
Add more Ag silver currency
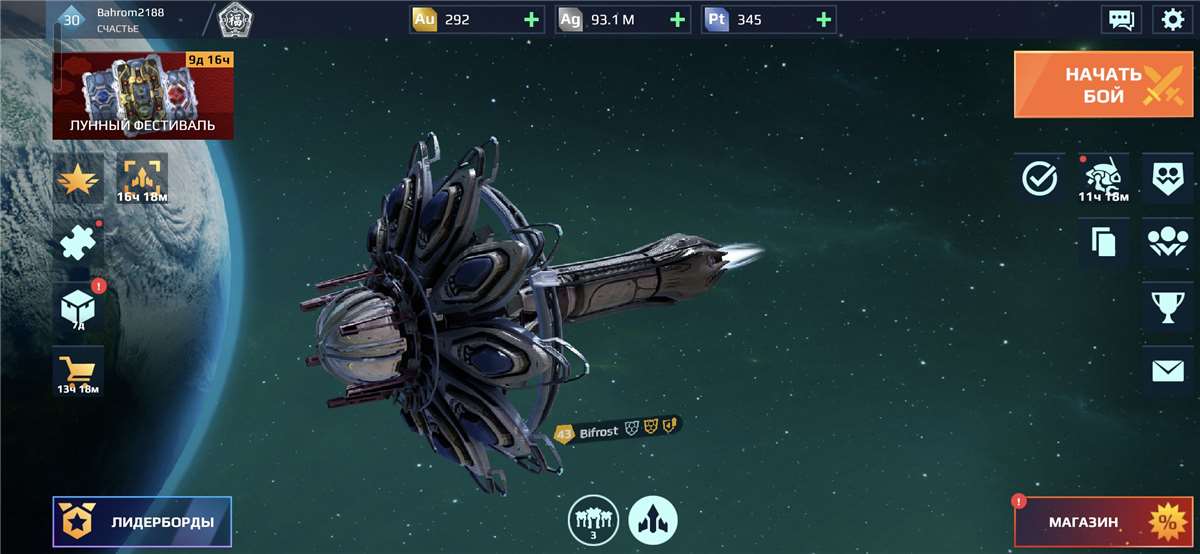[677, 19]
